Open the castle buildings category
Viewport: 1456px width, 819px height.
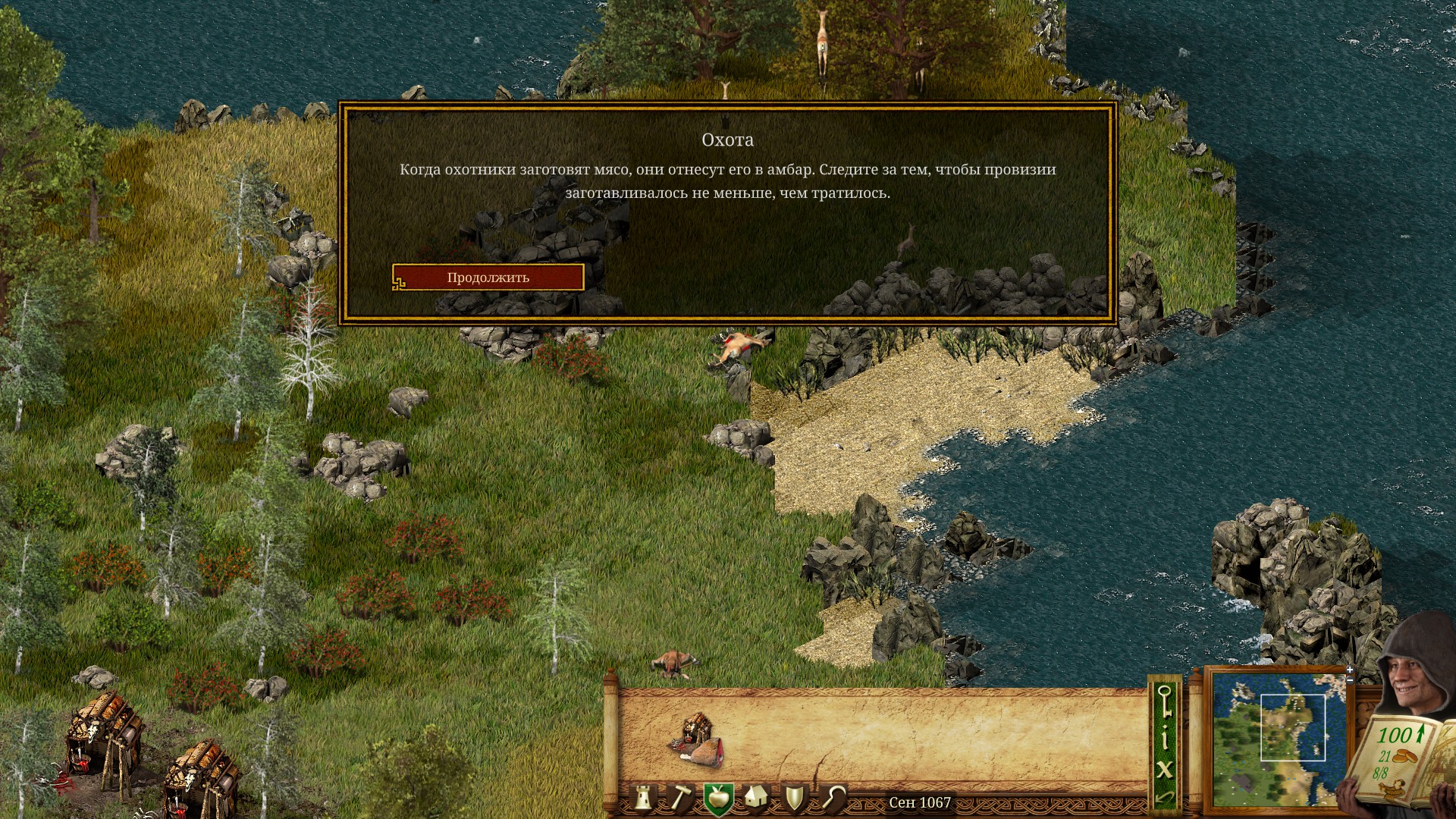(644, 798)
